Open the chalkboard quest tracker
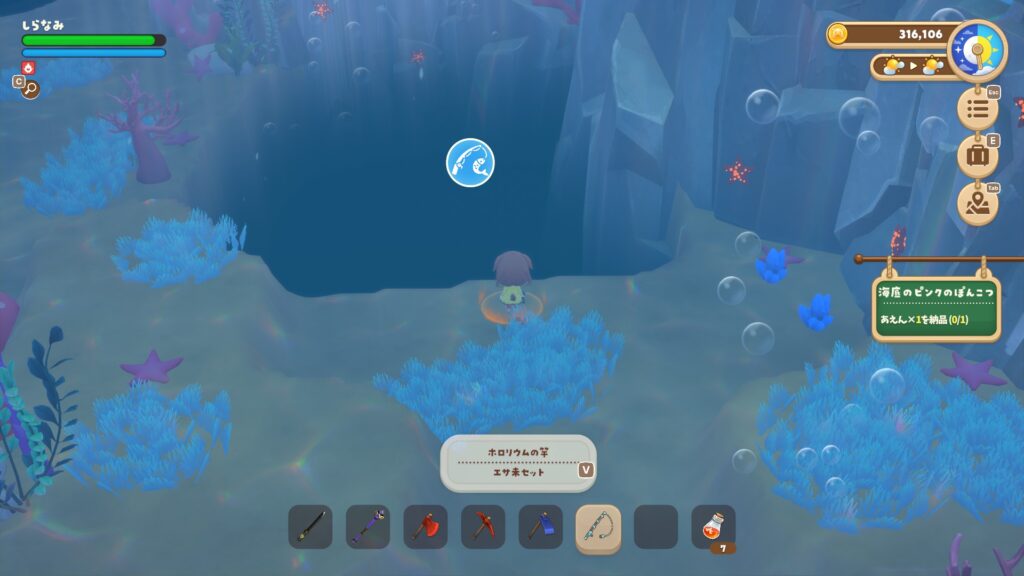The image size is (1024, 576). click(x=936, y=307)
